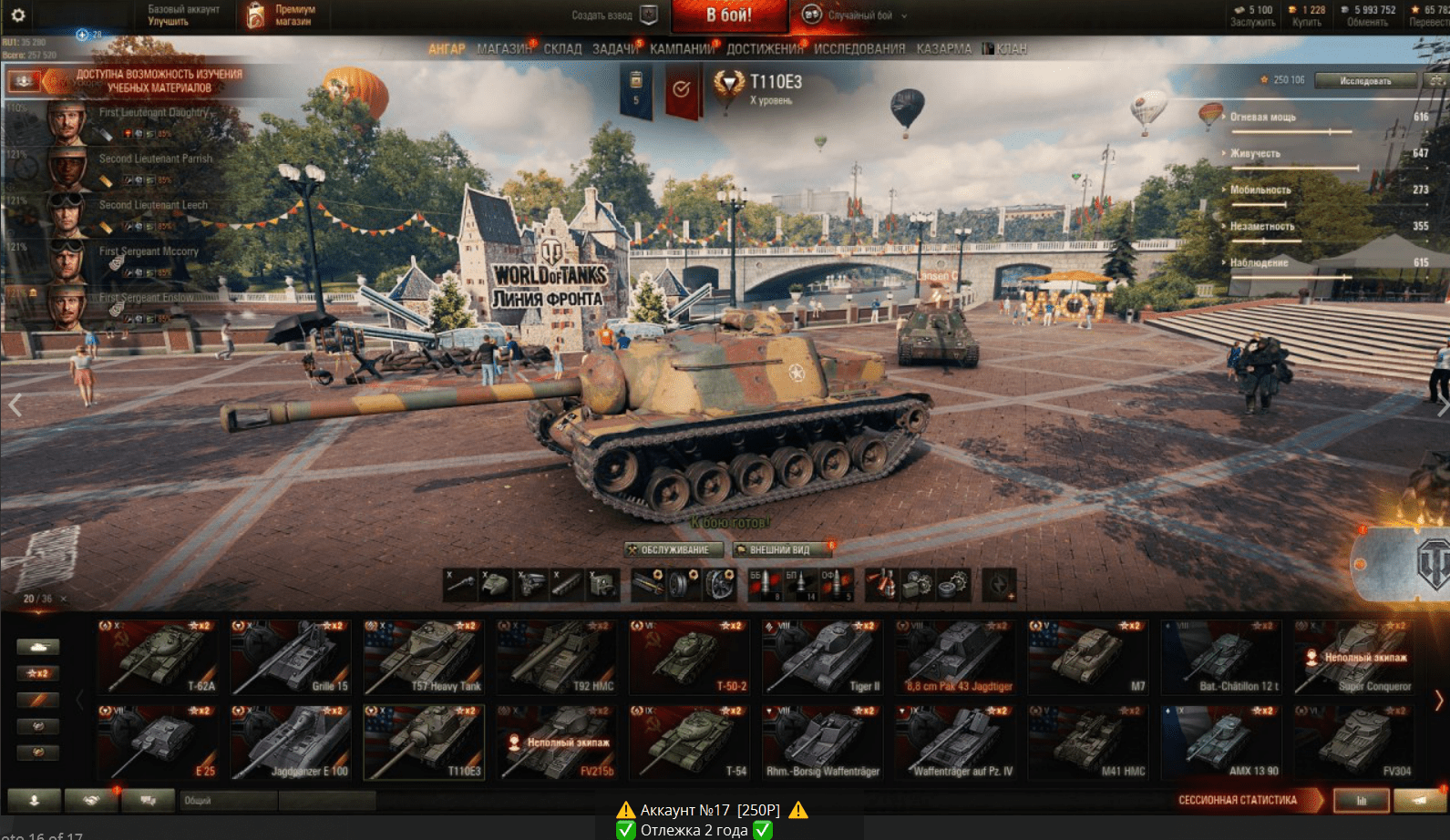Click the Создать взвод platoon button
This screenshot has height=840, width=1450.
(x=614, y=15)
